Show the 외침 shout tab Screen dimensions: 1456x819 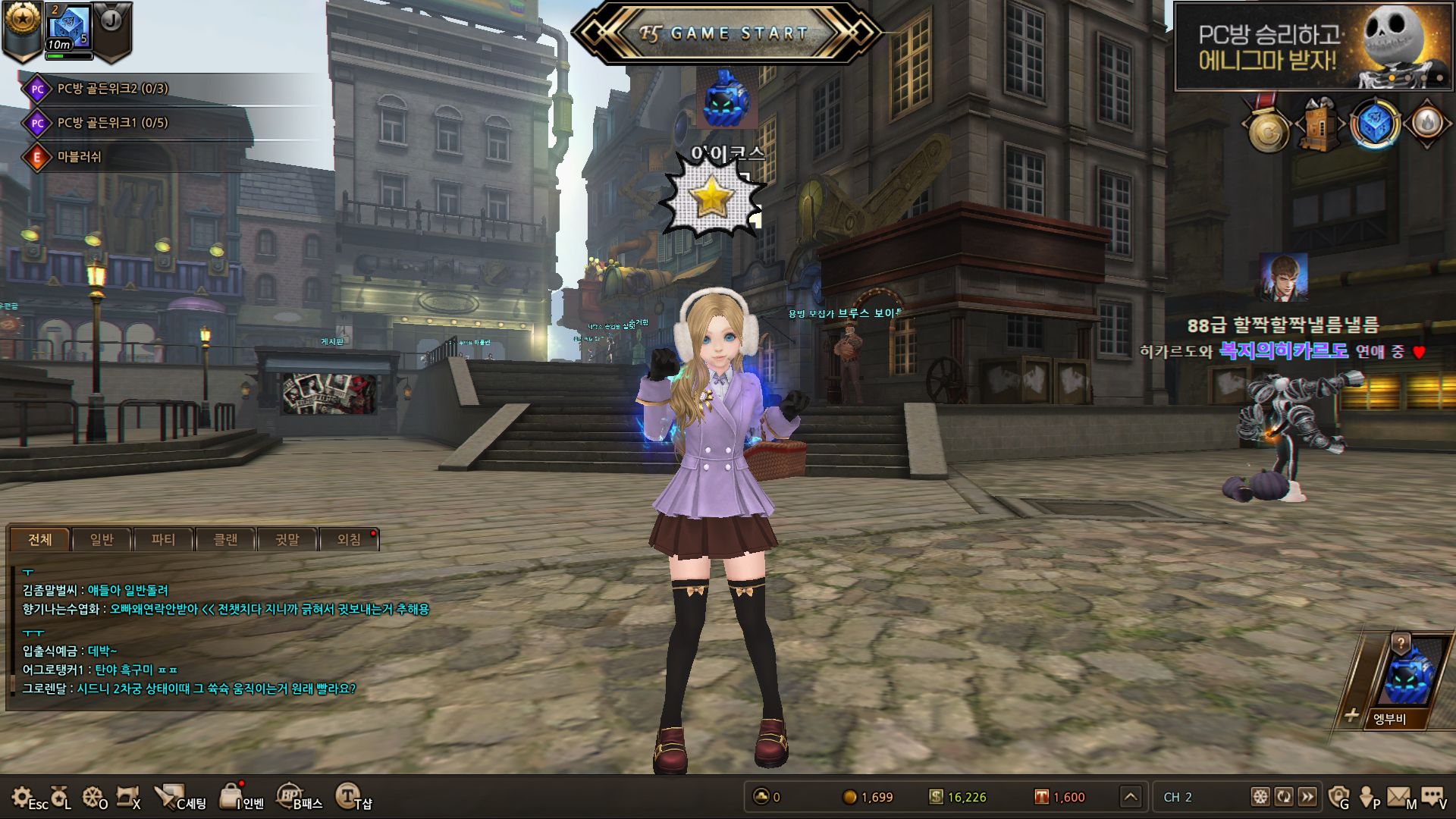pos(349,539)
